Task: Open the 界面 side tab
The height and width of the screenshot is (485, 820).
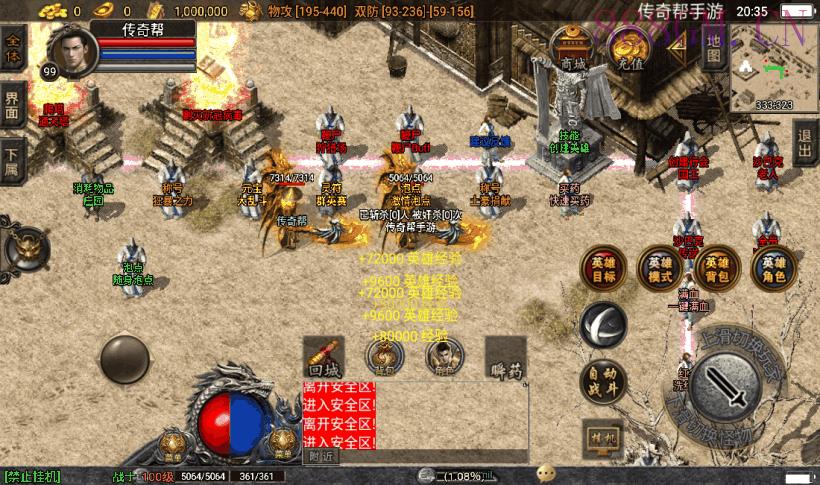Action: 12,106
